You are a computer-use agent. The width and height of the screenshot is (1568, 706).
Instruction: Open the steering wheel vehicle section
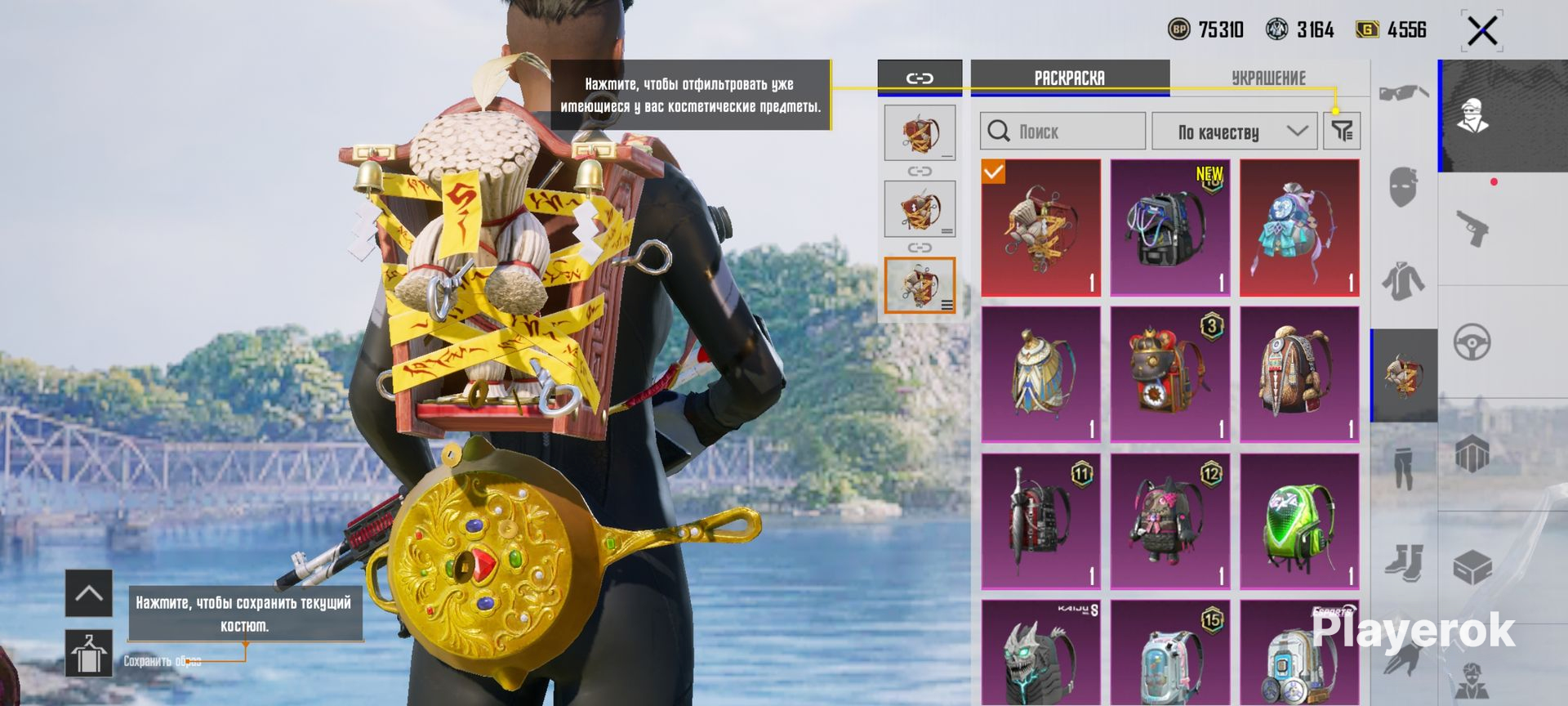point(1472,342)
